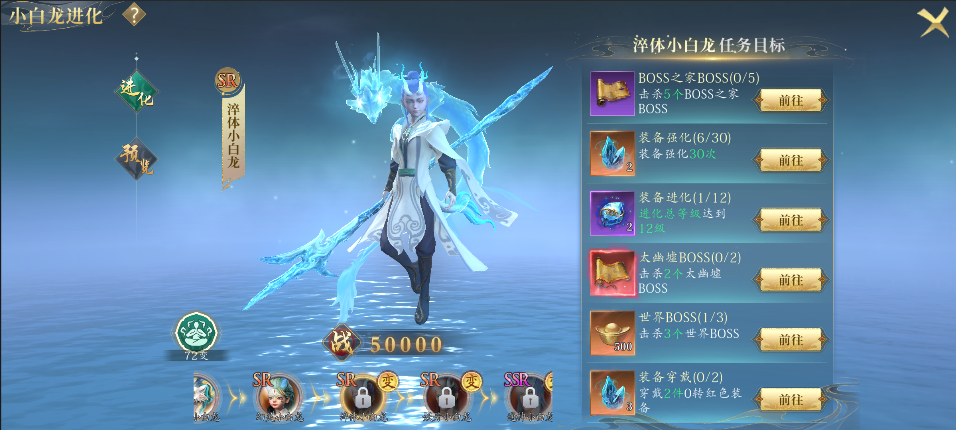Inspect the purple scroll reward icon
This screenshot has height=430, width=956.
pos(612,94)
